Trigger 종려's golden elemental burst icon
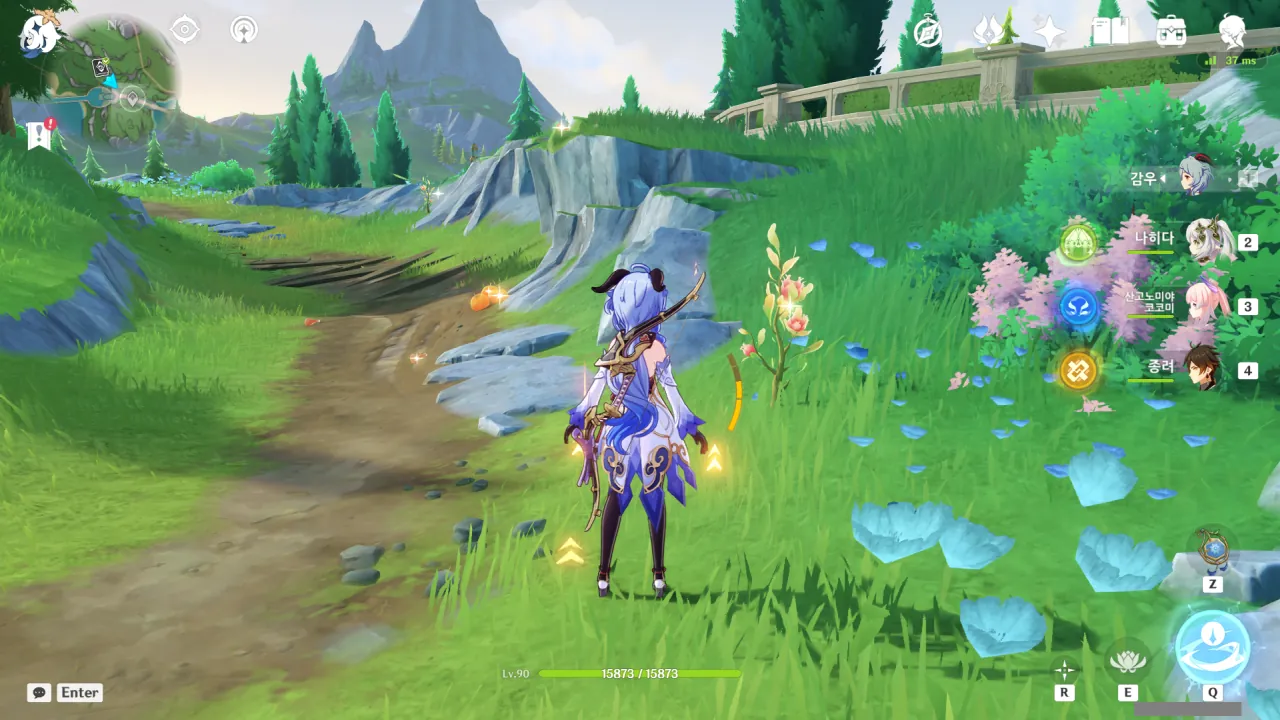The image size is (1280, 720). (1078, 371)
